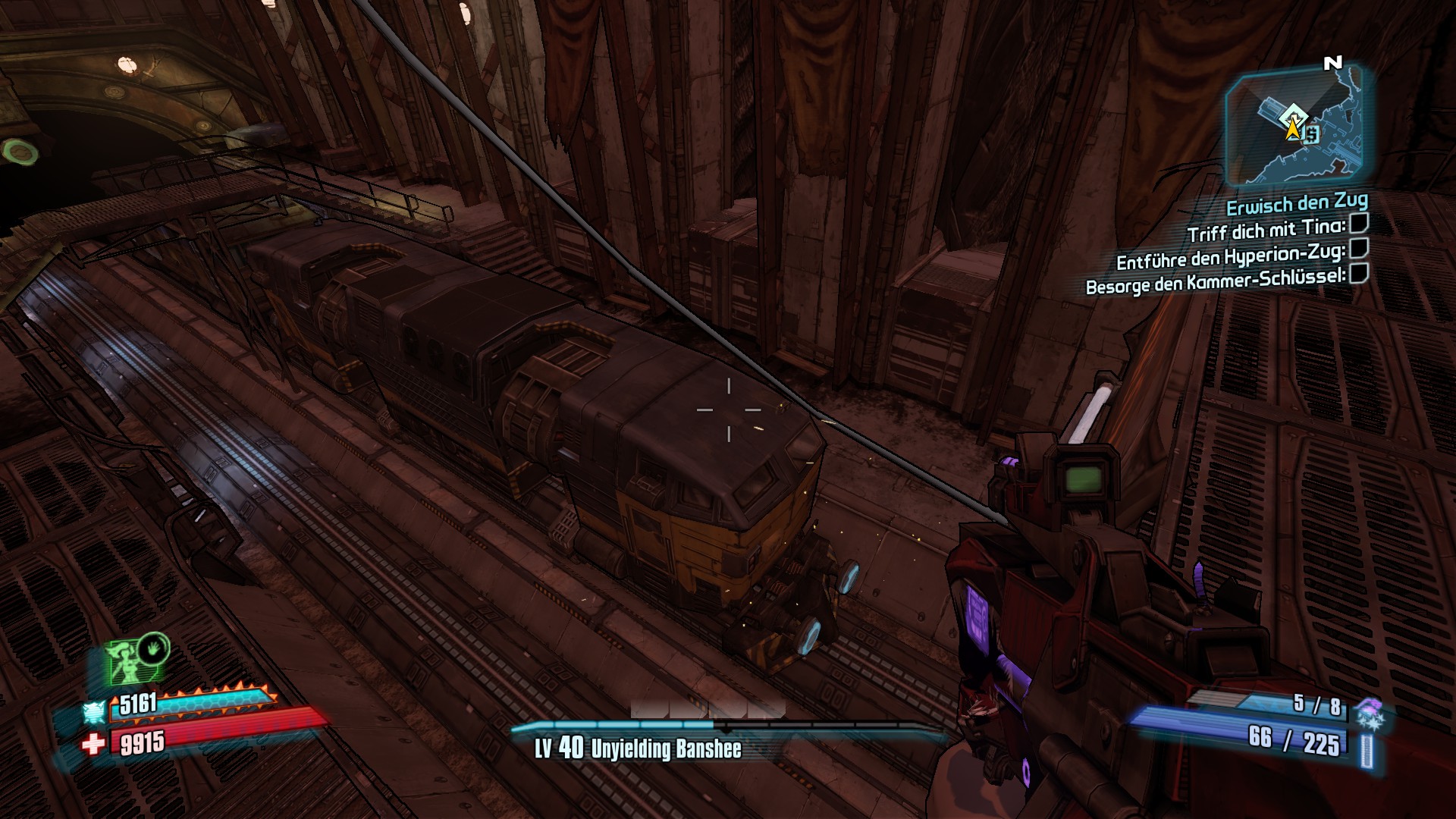Tick the 'Entführe den Hyperion-Zug' objective checkbox
The width and height of the screenshot is (1456, 819).
point(1358,248)
